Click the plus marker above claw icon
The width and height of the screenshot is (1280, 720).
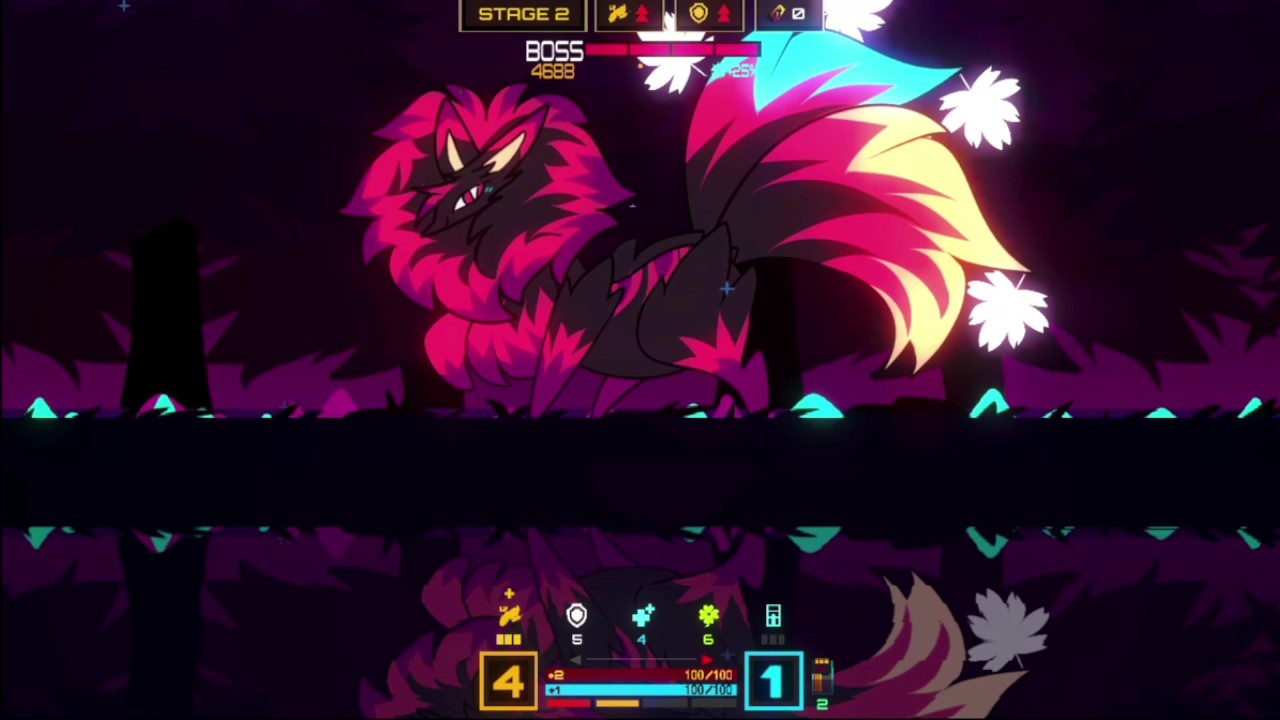(510, 593)
